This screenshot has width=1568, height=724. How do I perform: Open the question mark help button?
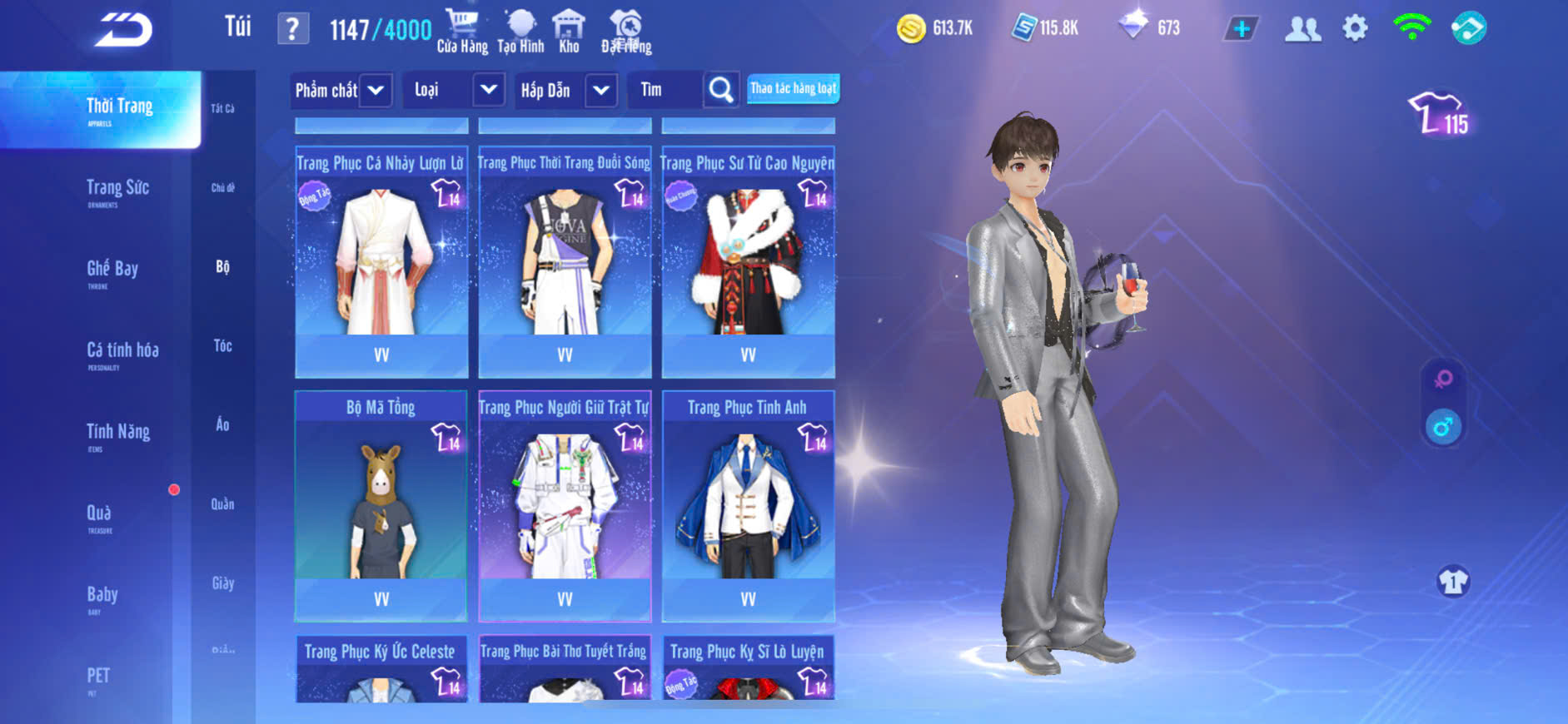(x=292, y=29)
